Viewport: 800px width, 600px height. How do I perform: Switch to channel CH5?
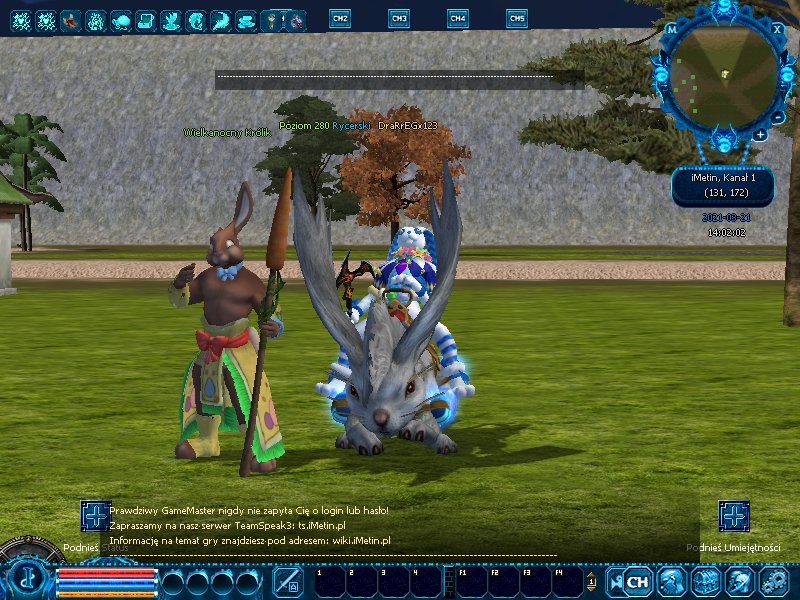click(x=517, y=18)
